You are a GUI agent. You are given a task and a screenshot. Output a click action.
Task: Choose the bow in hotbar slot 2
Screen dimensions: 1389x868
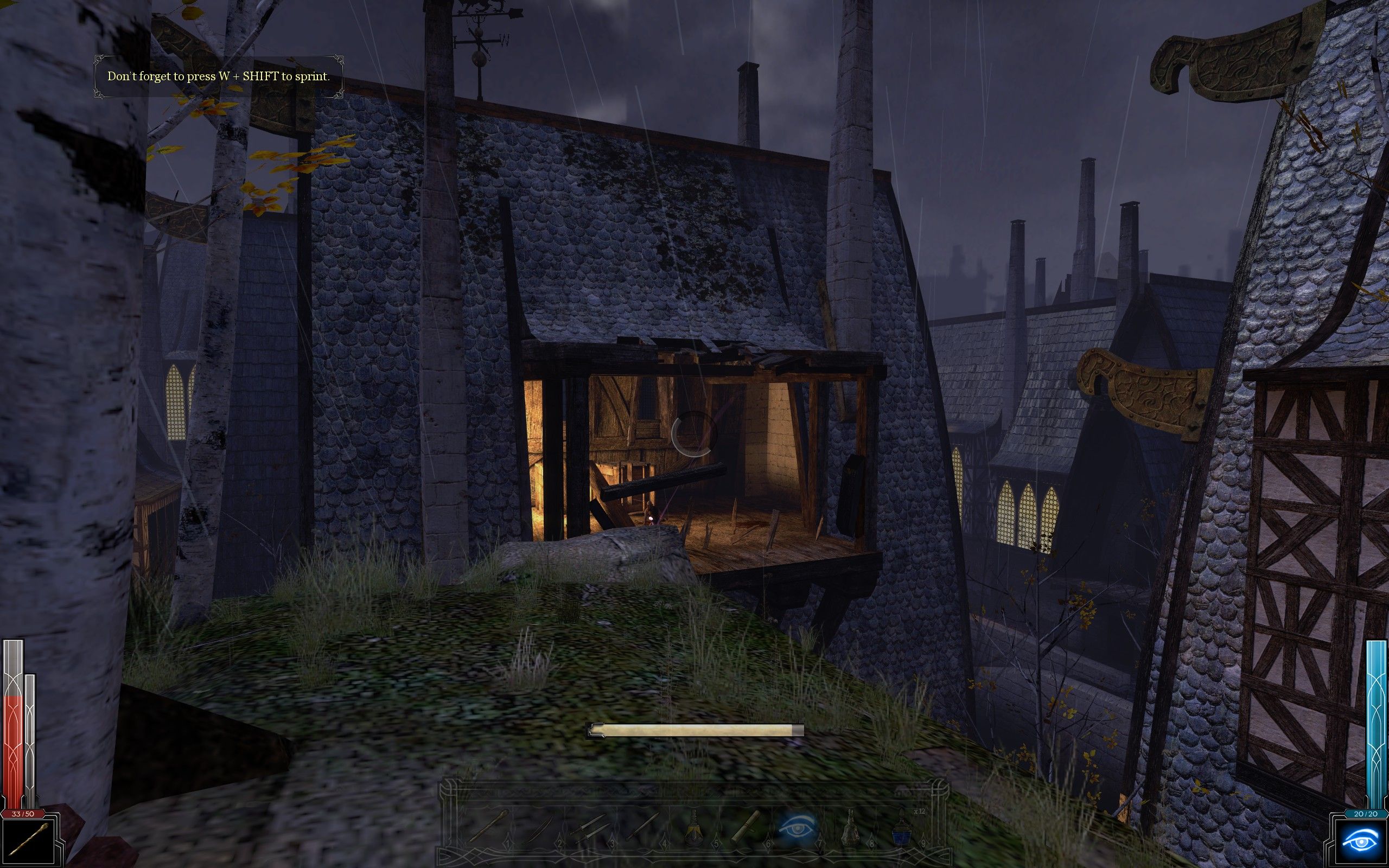(x=540, y=828)
